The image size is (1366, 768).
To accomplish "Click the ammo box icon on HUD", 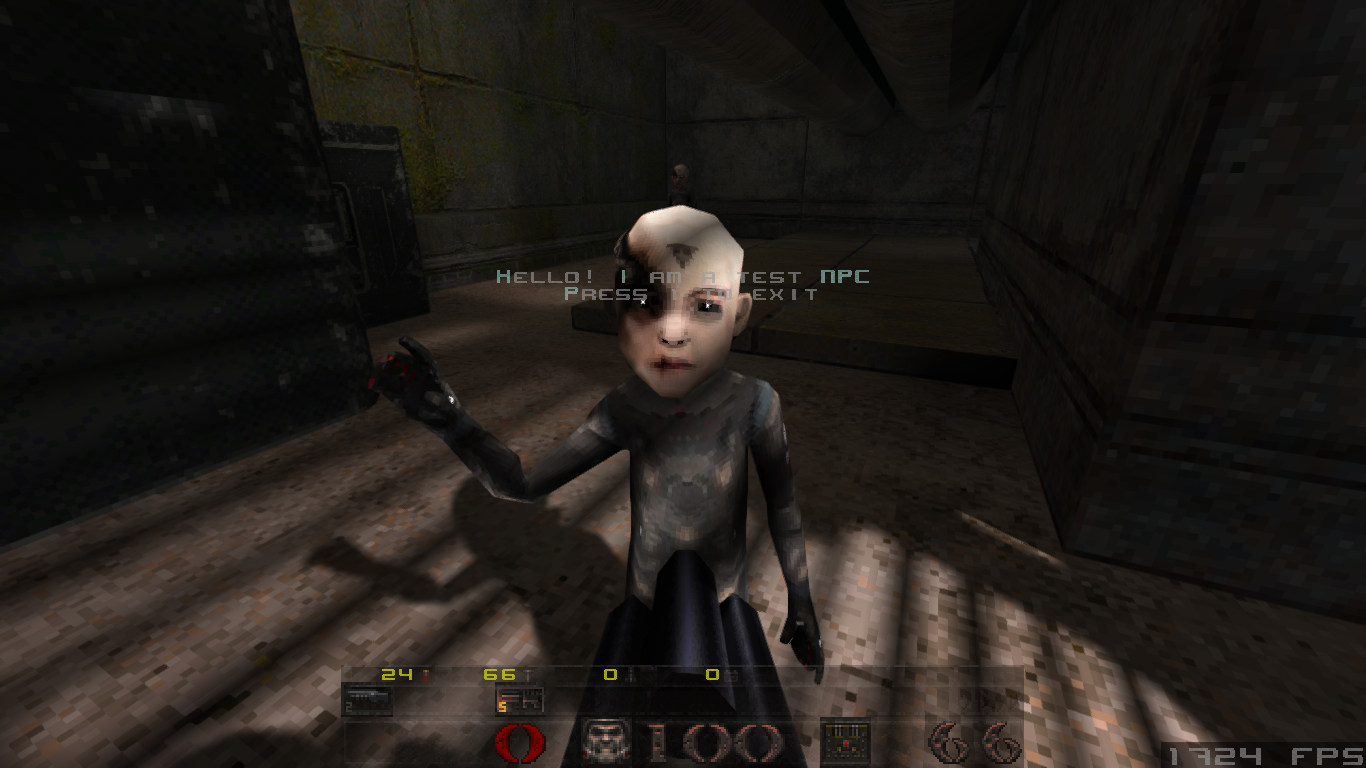I will click(845, 740).
